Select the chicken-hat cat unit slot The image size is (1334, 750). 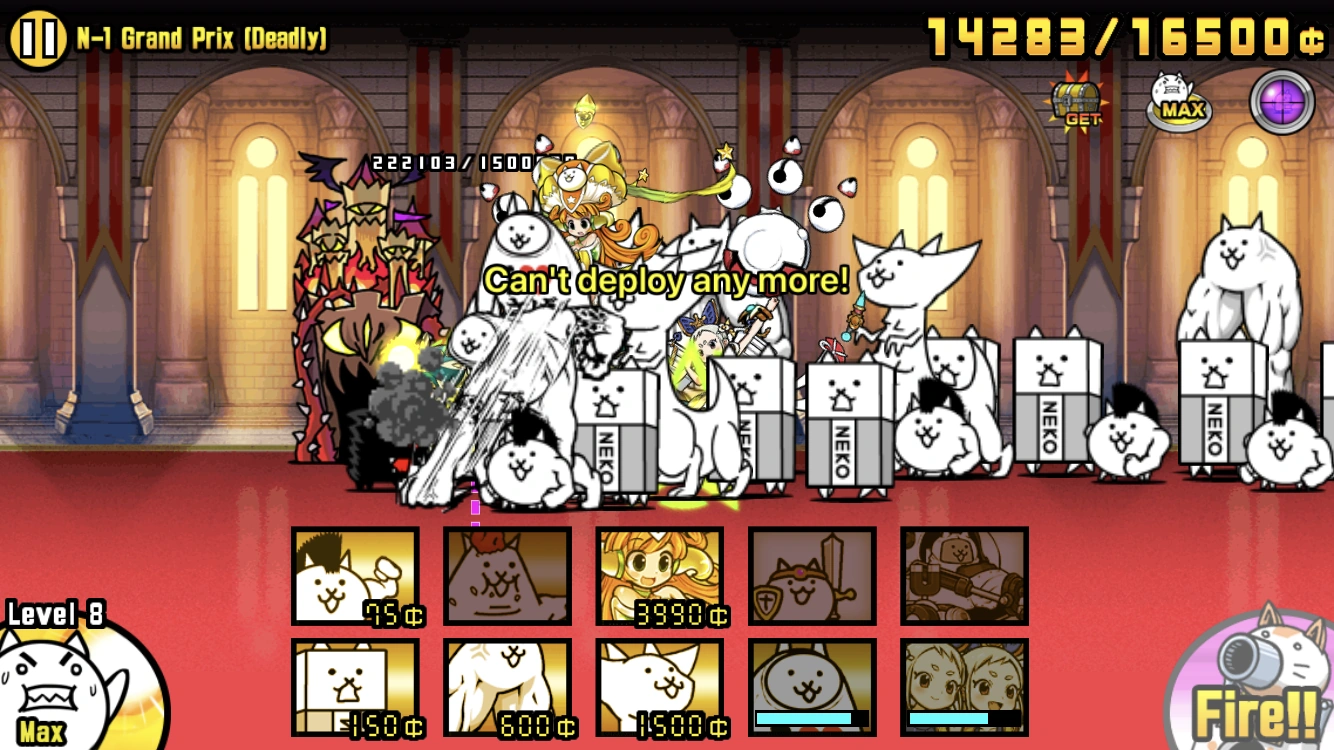(x=507, y=577)
